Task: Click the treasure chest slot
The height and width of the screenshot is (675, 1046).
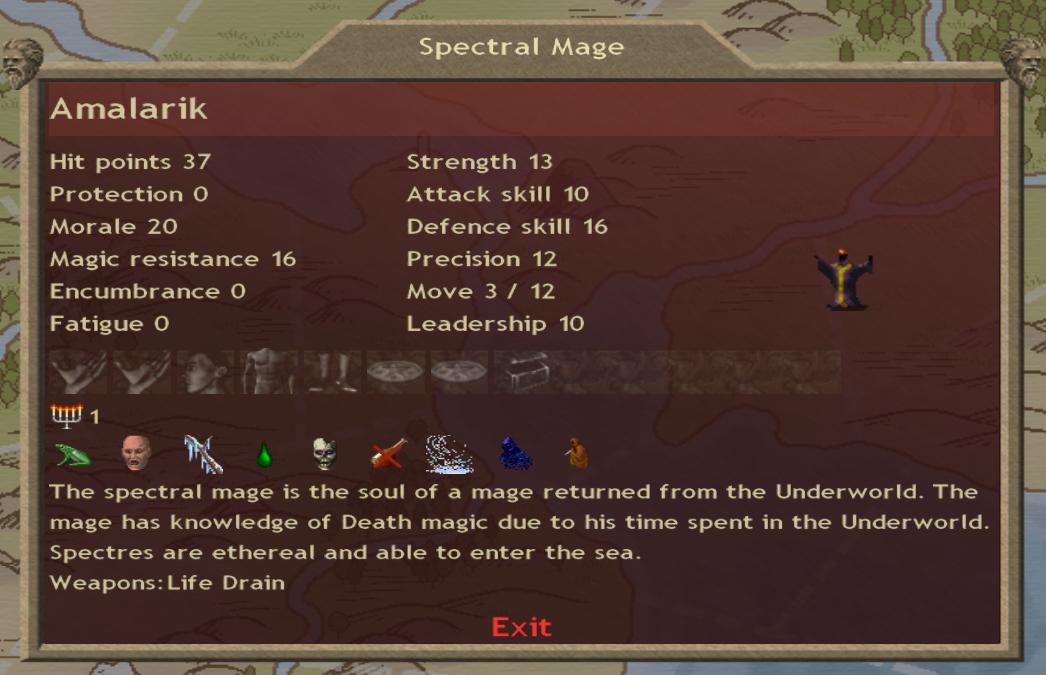Action: 522,371
